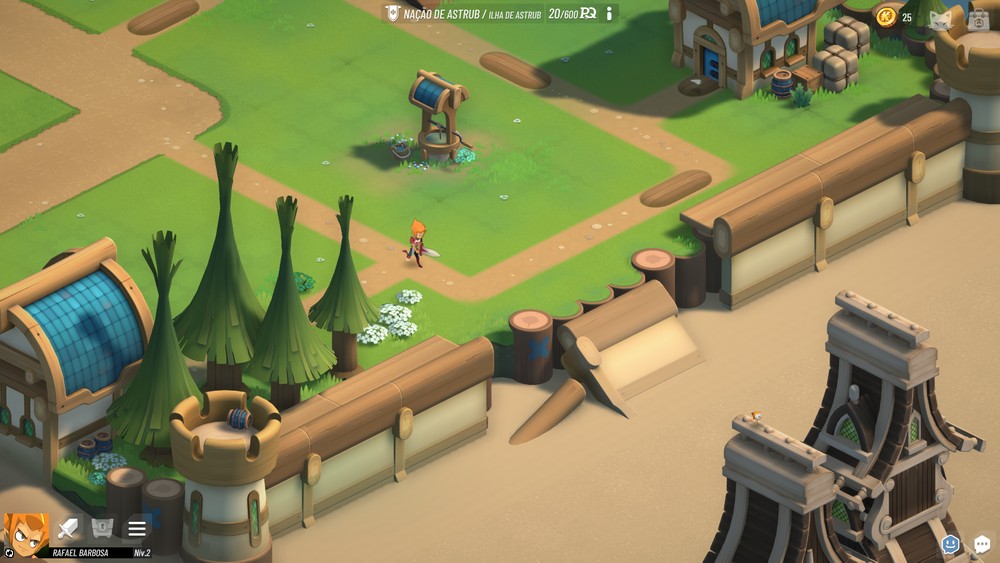This screenshot has height=563, width=1000.
Task: Click the info icon beside Ilha de Astrub
Action: pos(609,14)
